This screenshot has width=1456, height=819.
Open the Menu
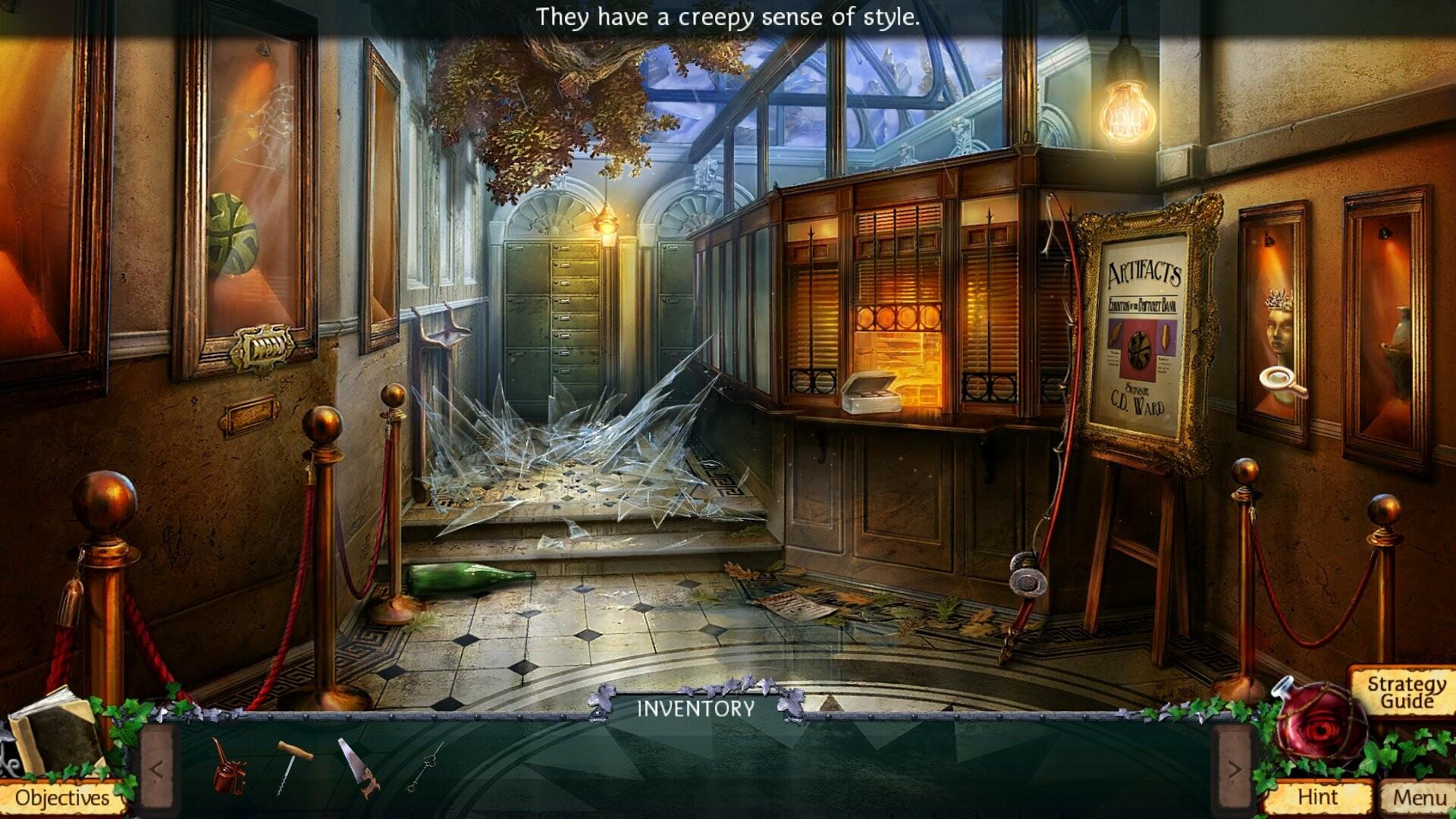point(1417,798)
